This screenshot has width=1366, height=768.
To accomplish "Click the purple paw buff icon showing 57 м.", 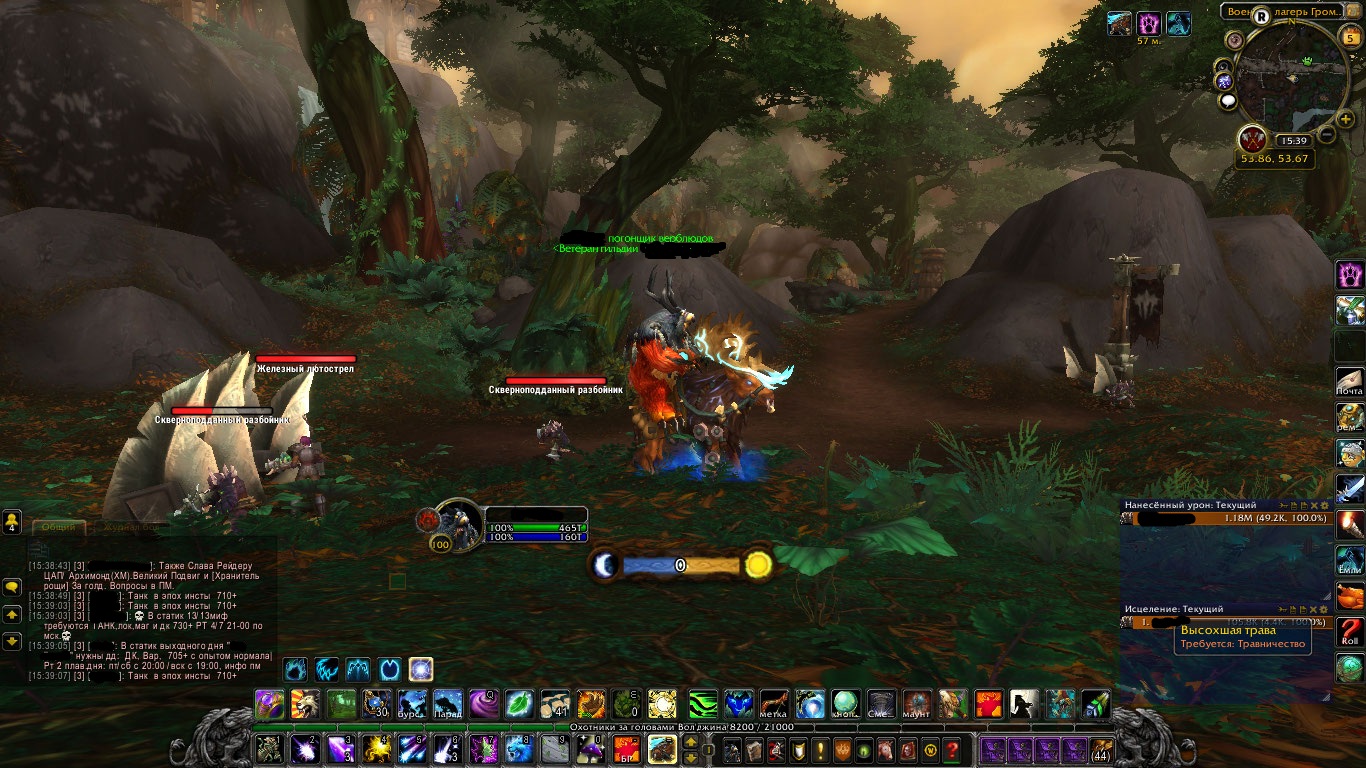I will click(x=1149, y=23).
